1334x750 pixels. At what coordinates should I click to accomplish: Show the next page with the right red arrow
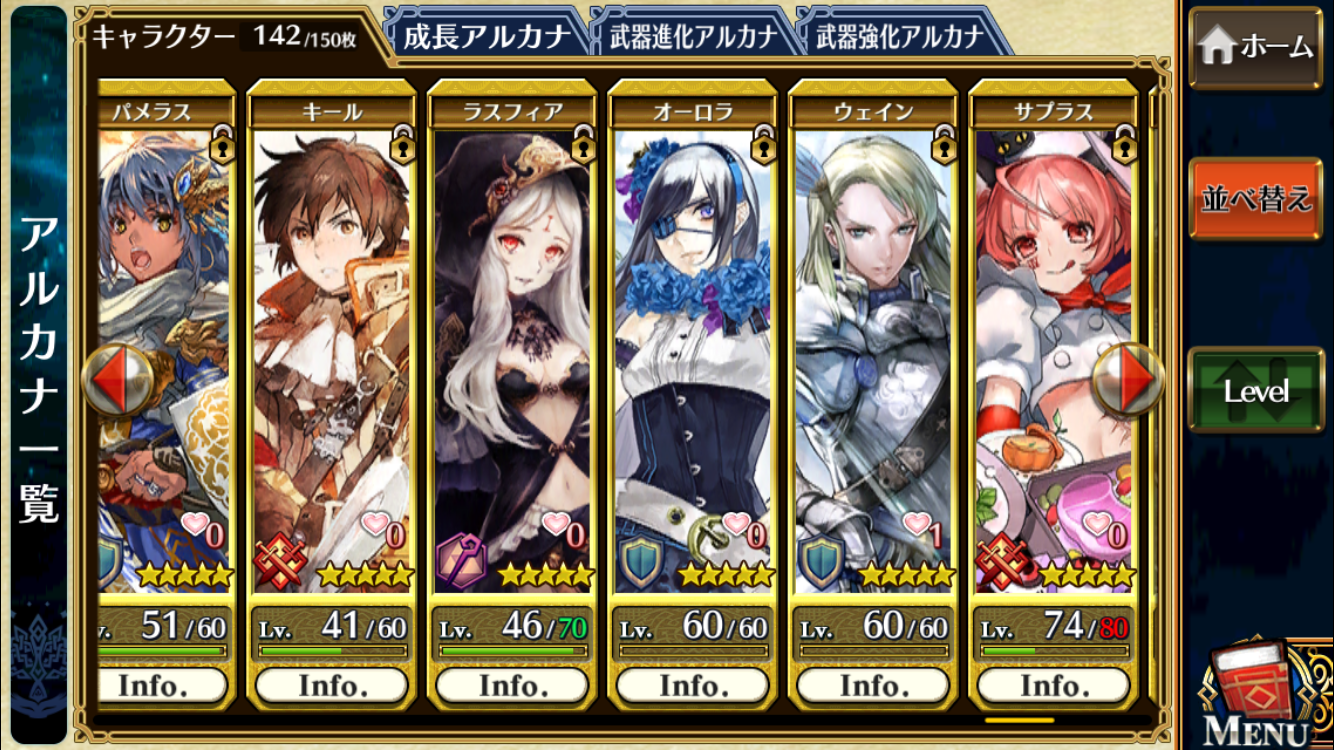1128,381
